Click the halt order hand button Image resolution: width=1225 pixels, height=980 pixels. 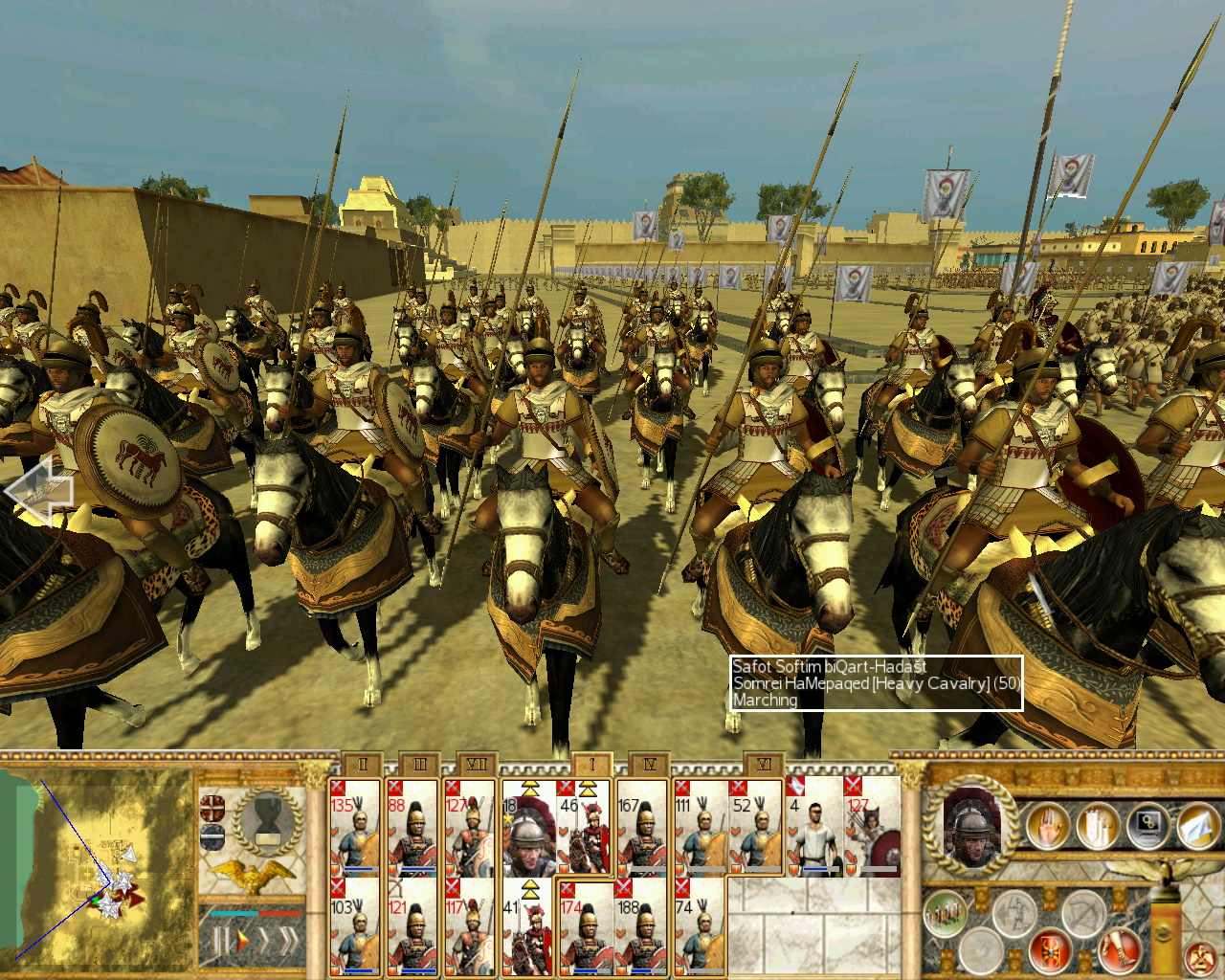tap(1047, 825)
